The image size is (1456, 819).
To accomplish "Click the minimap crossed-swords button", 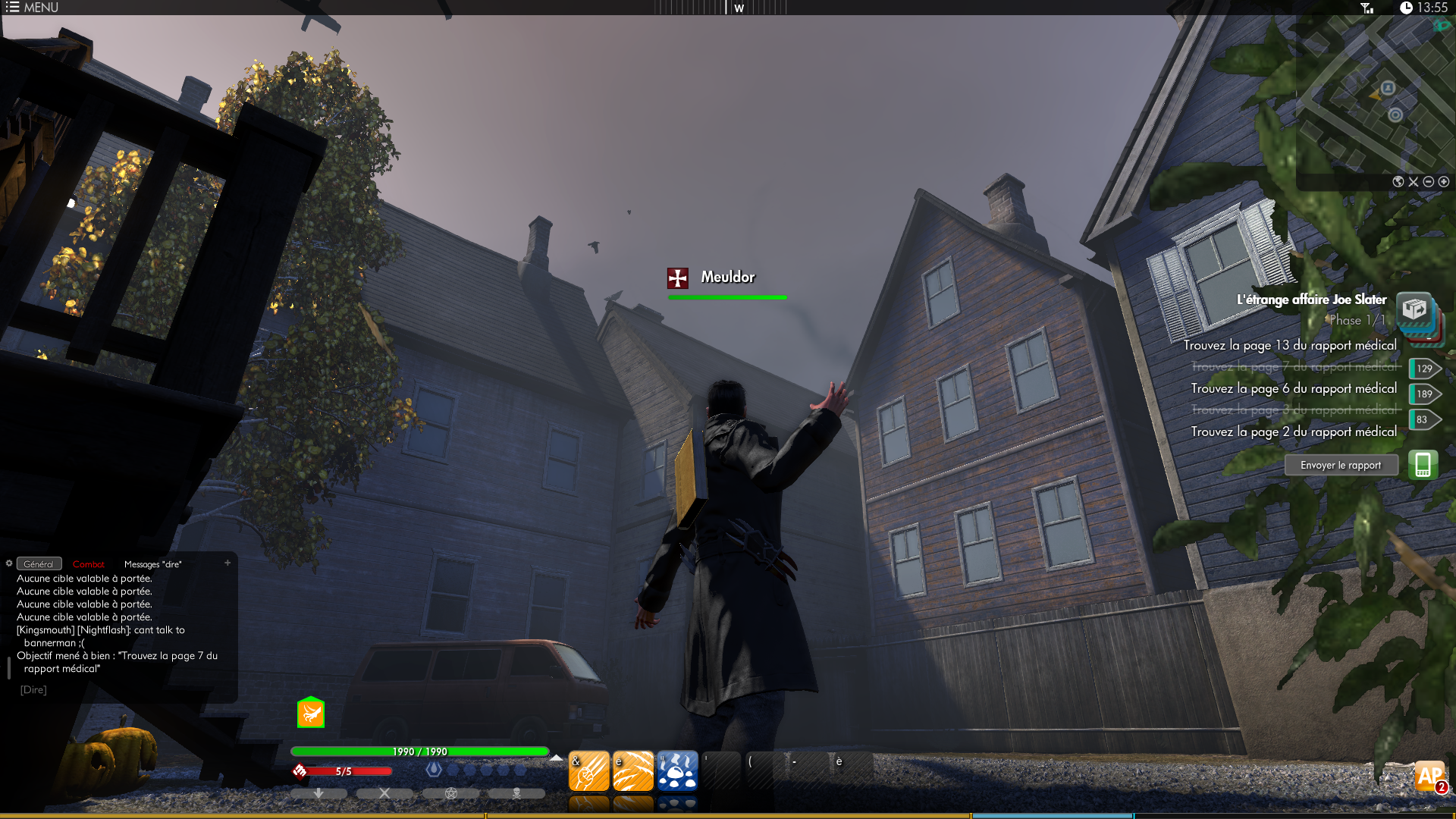I will click(x=1414, y=182).
